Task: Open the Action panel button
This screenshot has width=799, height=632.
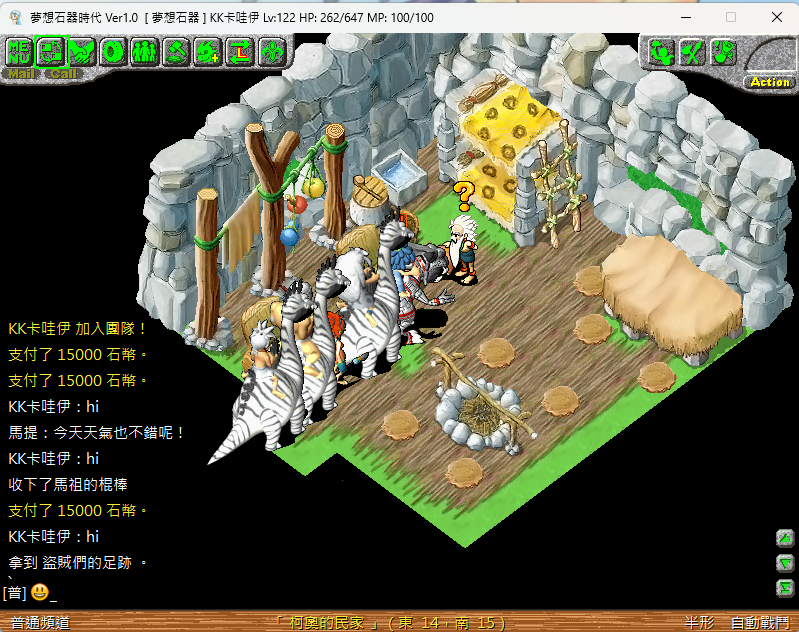Action: coord(770,82)
